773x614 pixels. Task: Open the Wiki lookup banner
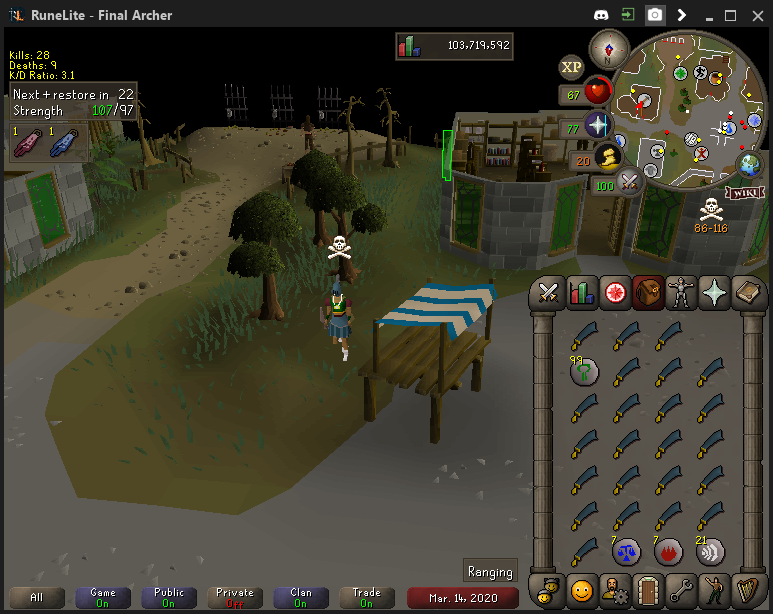[744, 192]
